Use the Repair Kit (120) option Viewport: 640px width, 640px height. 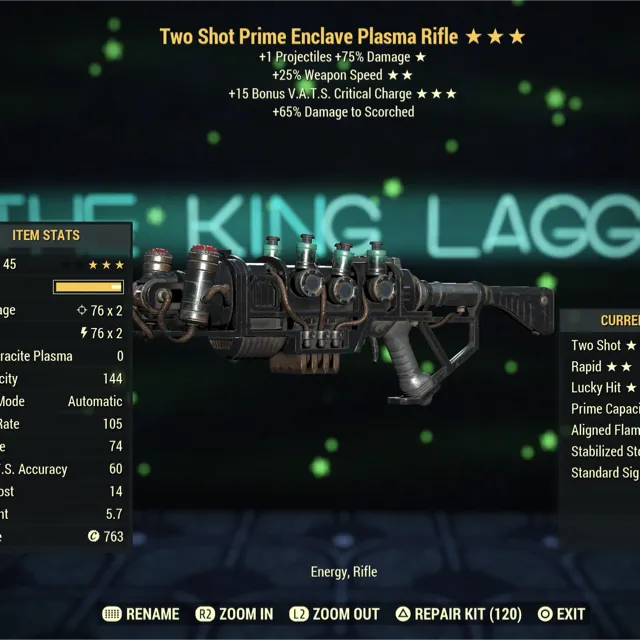[459, 614]
